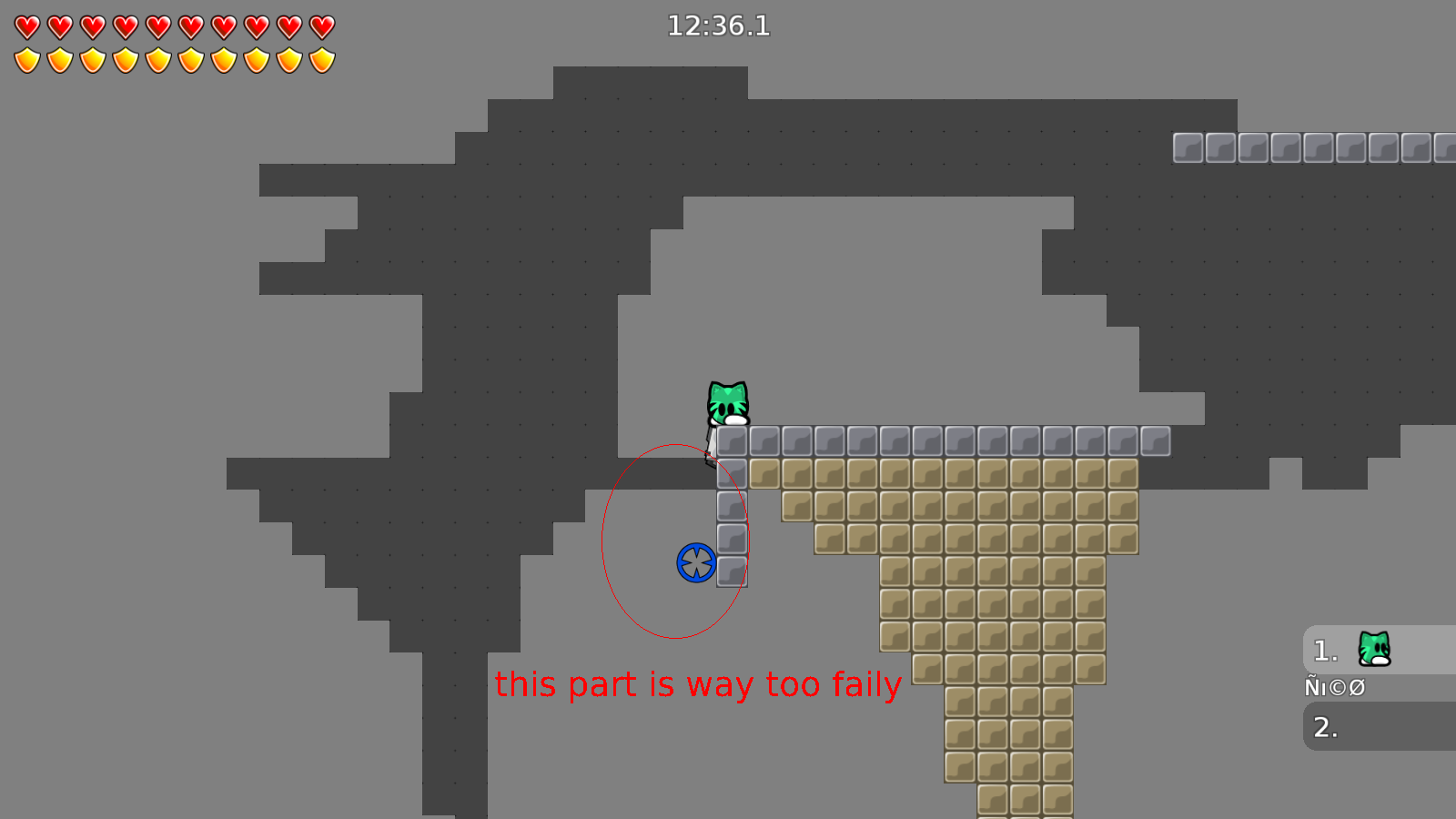
Task: Click the last red heart icon
Action: pos(321,26)
